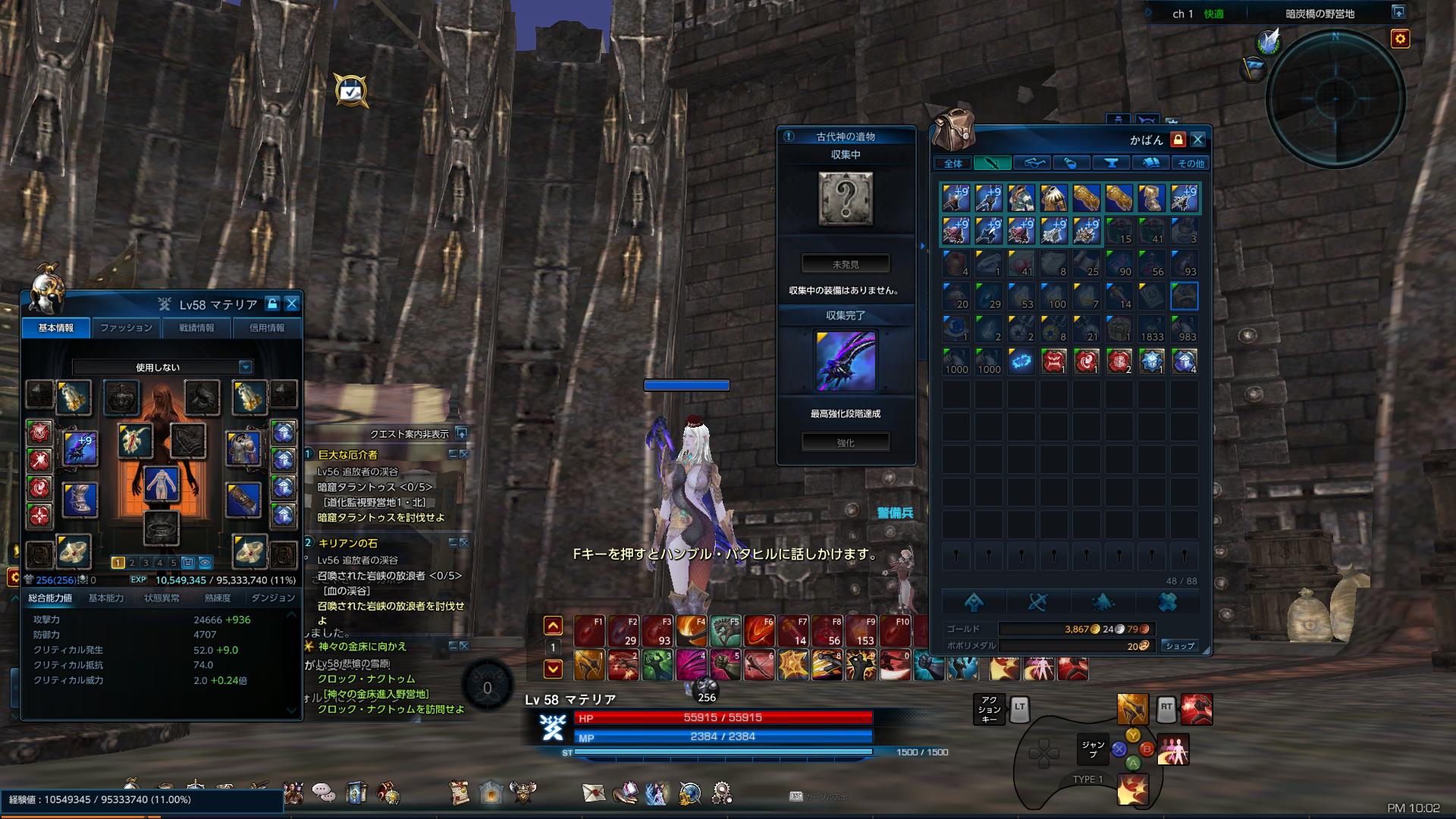Click the ショップ button
The image size is (1456, 819).
pos(1181,646)
